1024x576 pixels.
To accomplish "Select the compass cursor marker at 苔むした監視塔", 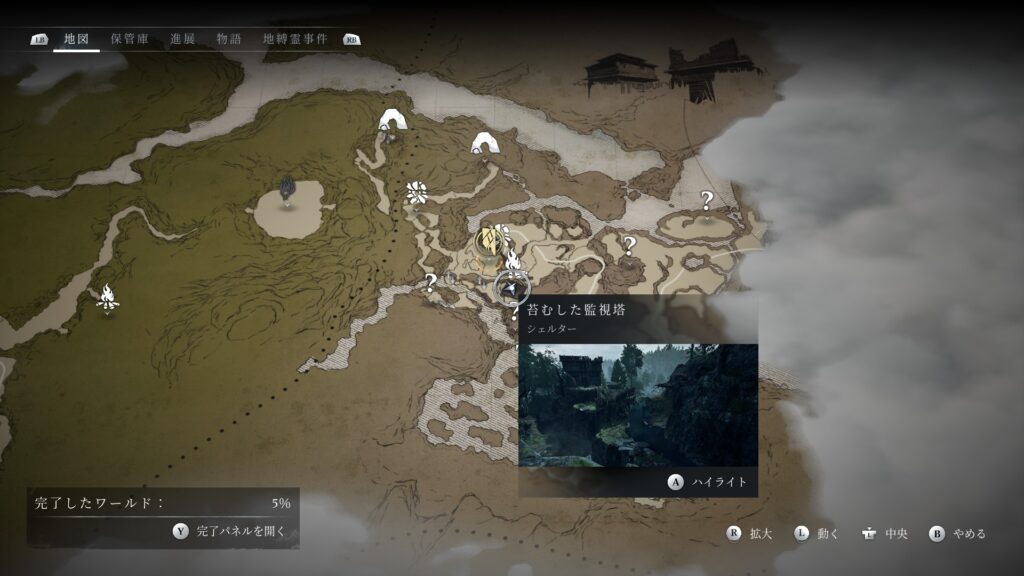I will [512, 288].
